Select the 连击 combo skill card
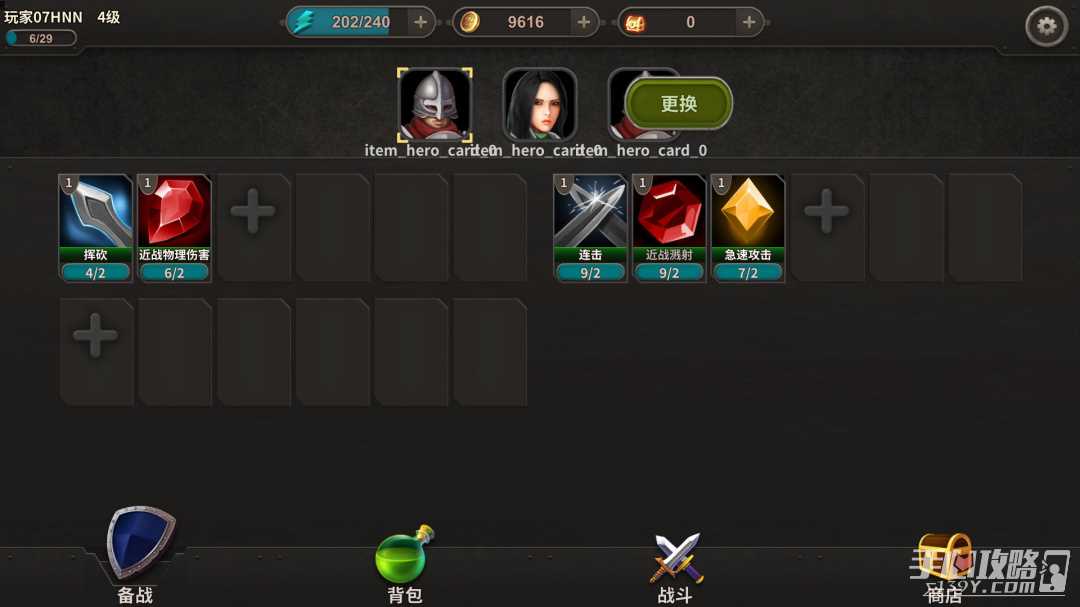This screenshot has width=1080, height=607. (x=590, y=228)
